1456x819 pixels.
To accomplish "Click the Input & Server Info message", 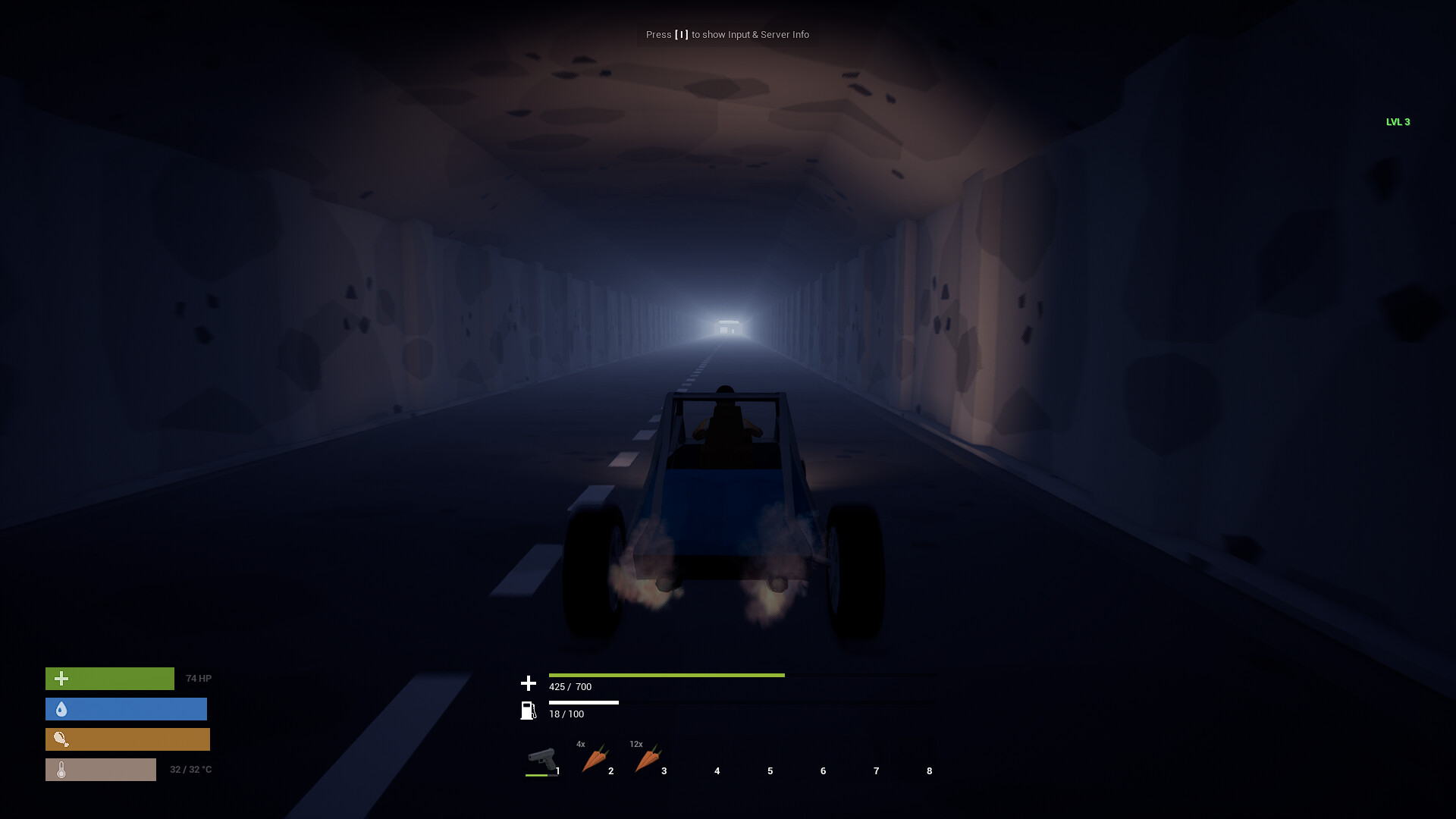I will pos(727,34).
